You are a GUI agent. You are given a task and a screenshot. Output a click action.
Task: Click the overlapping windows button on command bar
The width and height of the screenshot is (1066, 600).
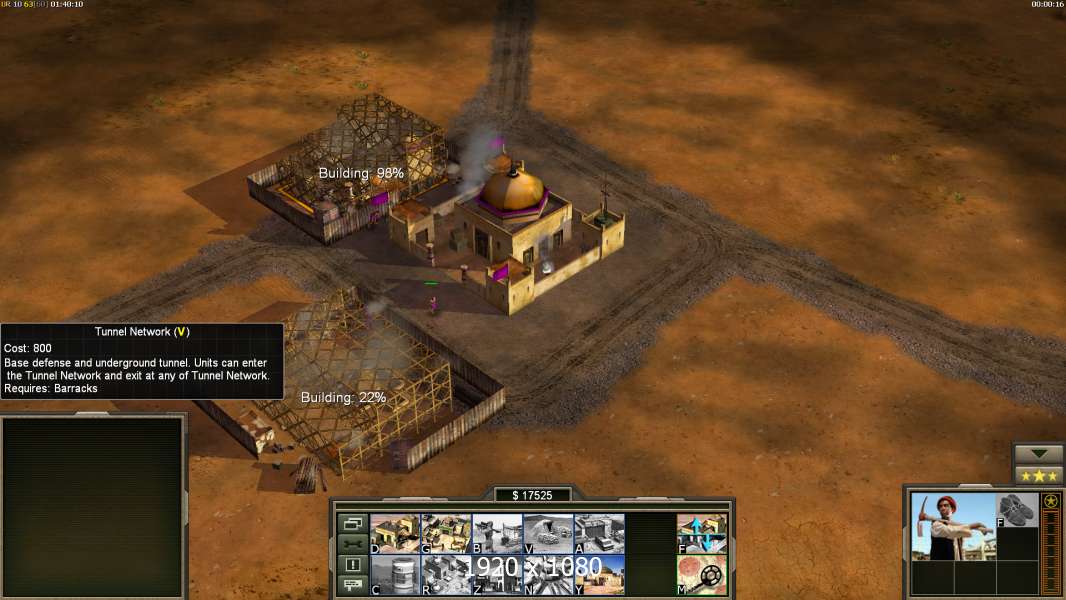(352, 523)
